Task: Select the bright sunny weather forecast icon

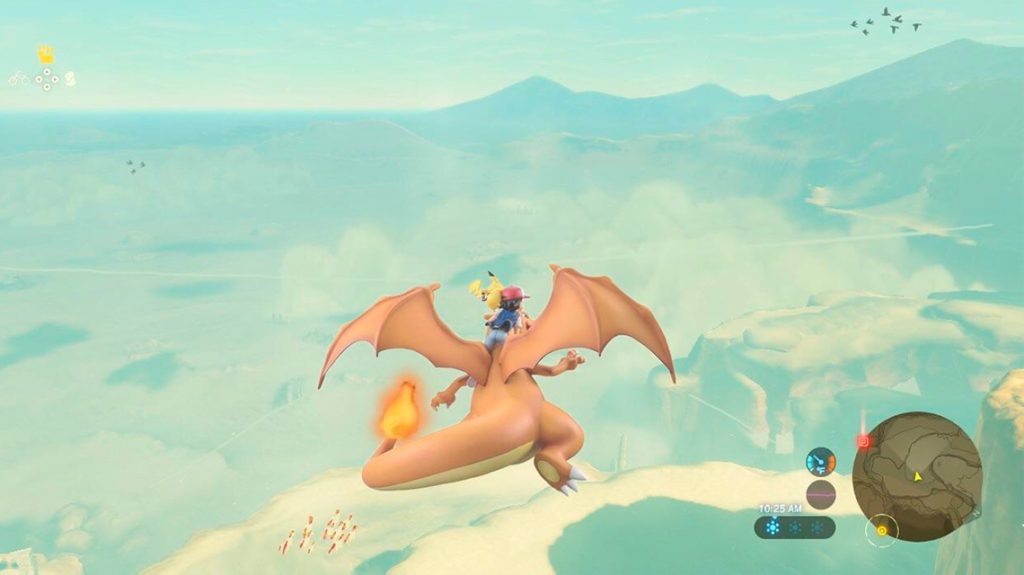Action: click(771, 527)
